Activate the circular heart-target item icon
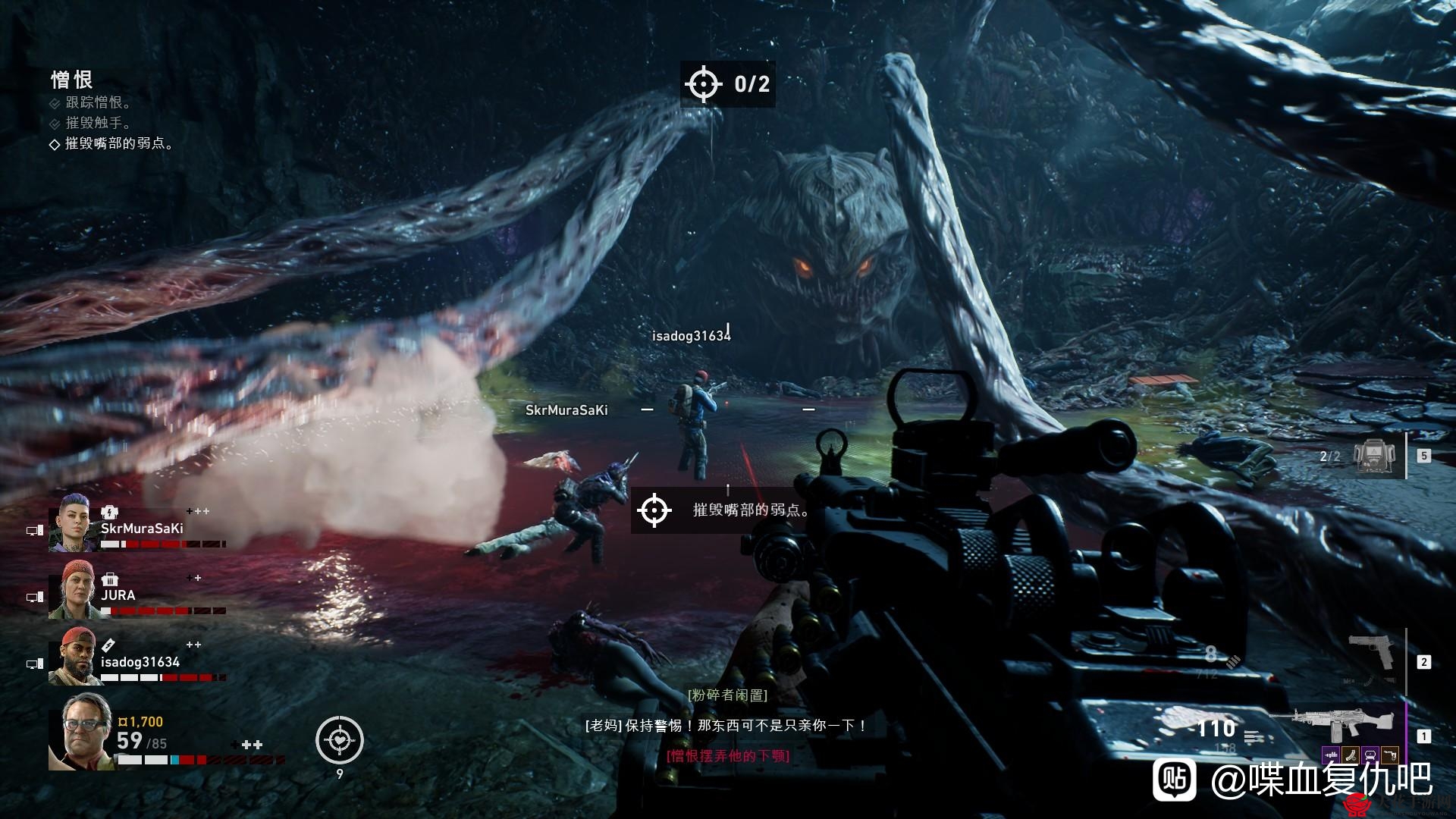The width and height of the screenshot is (1456, 819). 340,739
